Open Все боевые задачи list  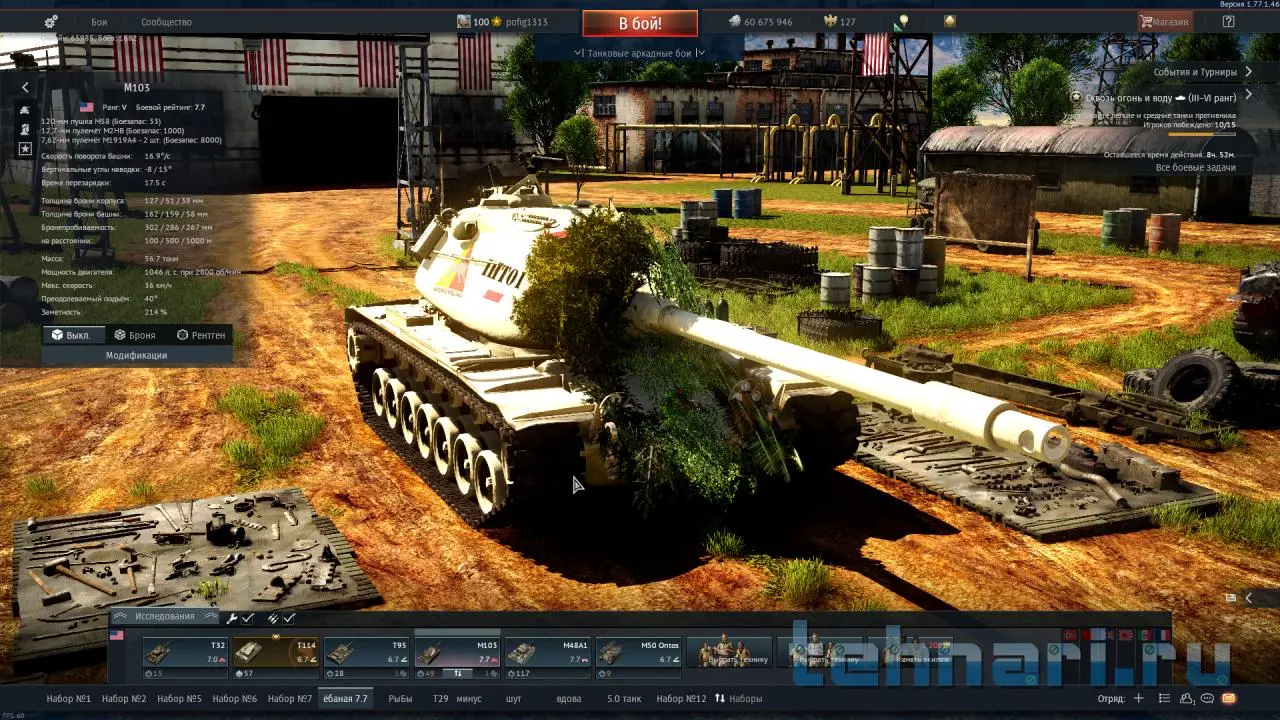pos(1195,167)
